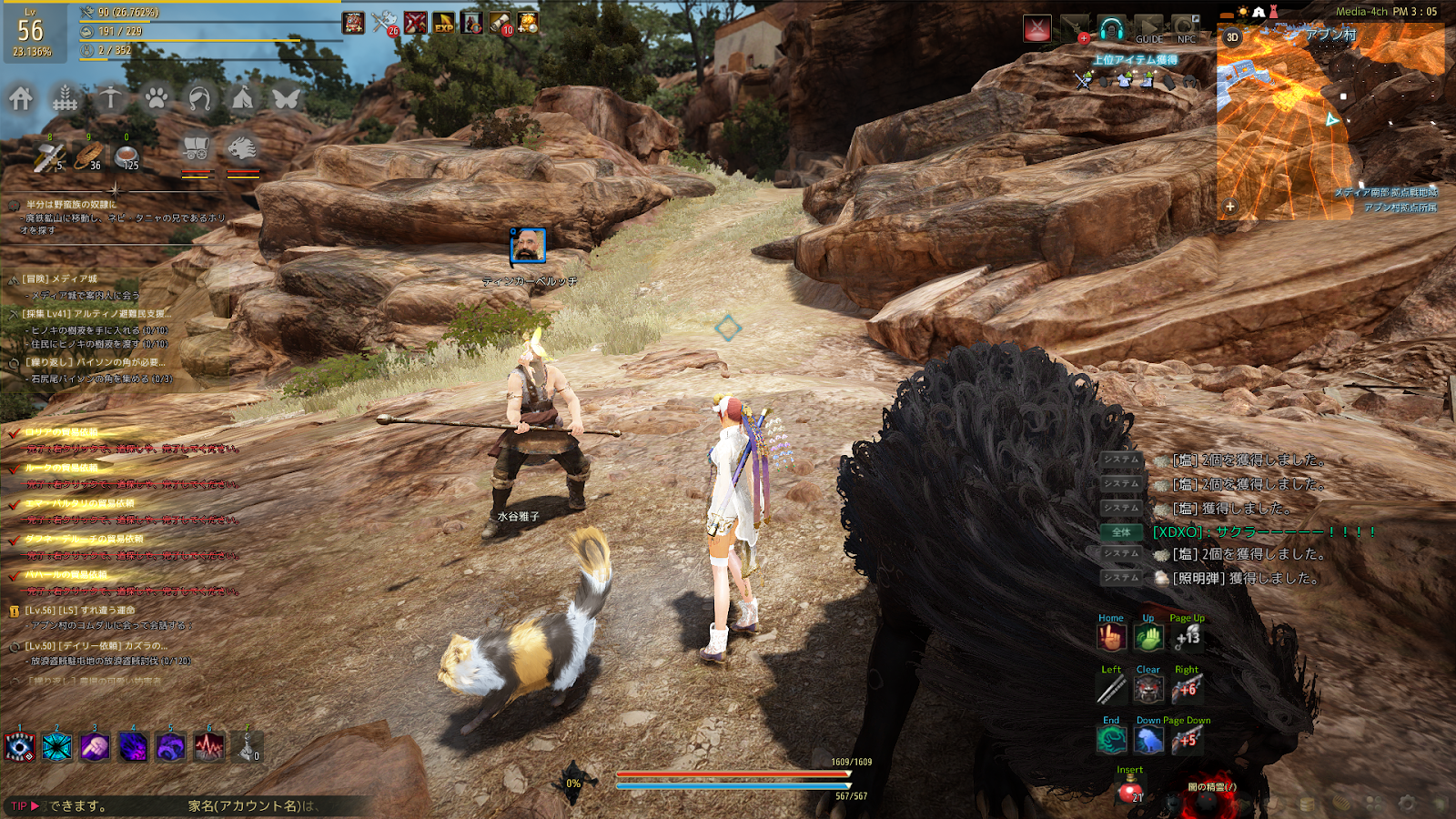Open the GUIDE button
This screenshot has height=819, width=1456.
pos(1148,29)
